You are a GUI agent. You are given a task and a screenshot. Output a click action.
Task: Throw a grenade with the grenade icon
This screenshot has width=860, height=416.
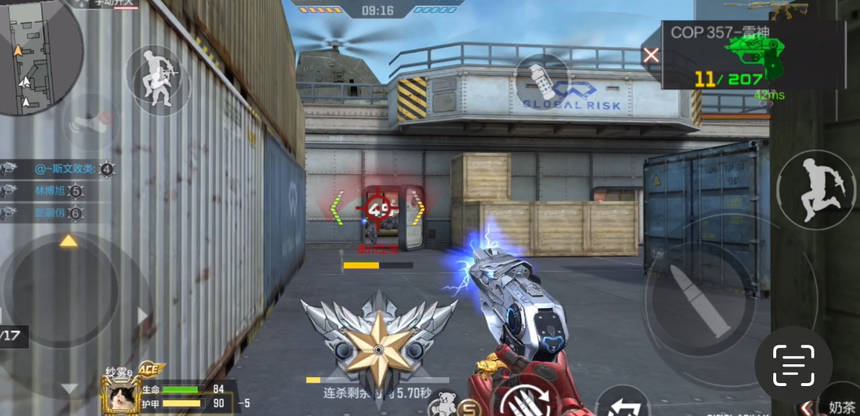pyautogui.click(x=541, y=79)
